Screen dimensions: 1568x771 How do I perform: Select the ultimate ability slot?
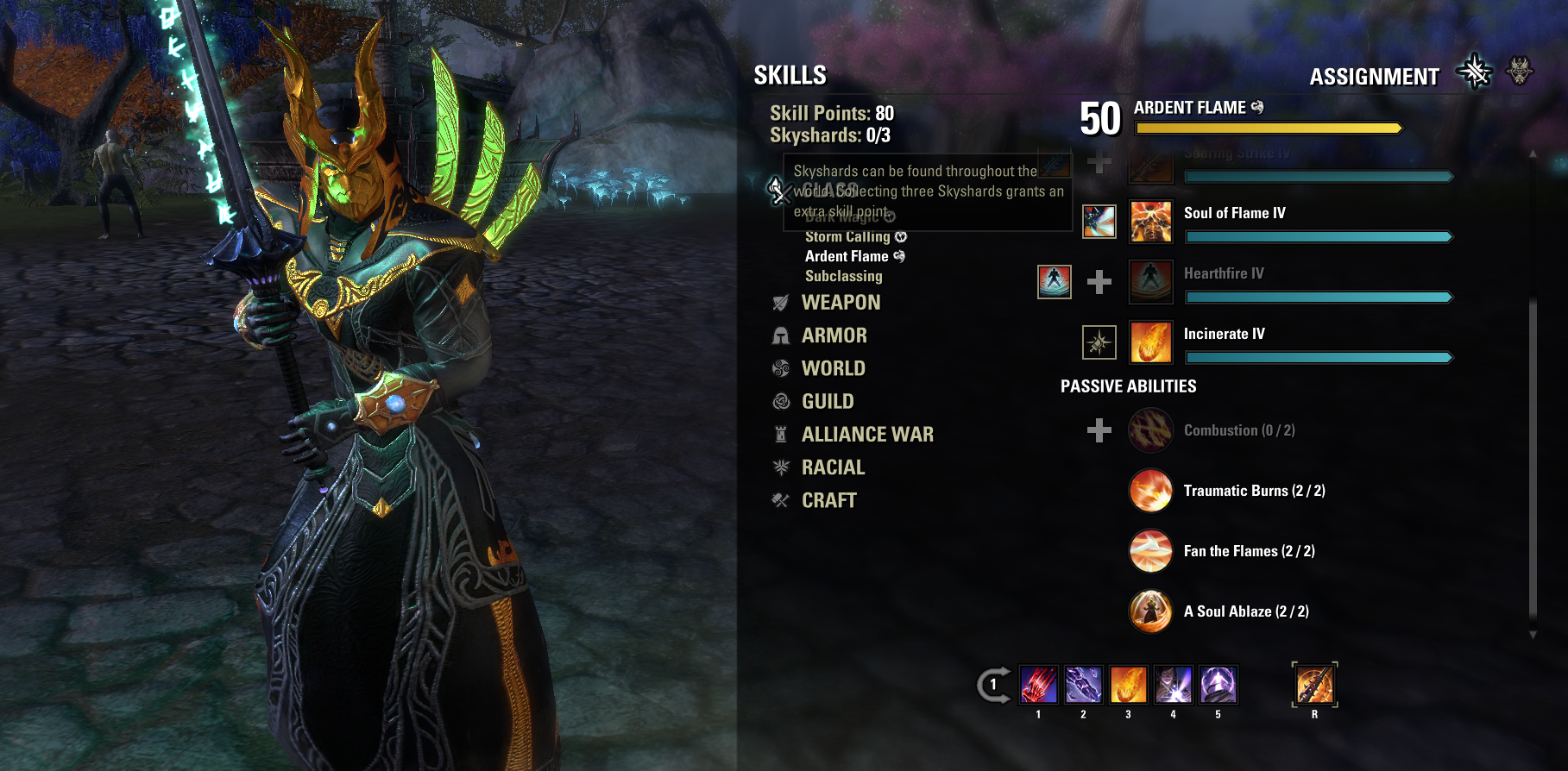click(x=1314, y=686)
